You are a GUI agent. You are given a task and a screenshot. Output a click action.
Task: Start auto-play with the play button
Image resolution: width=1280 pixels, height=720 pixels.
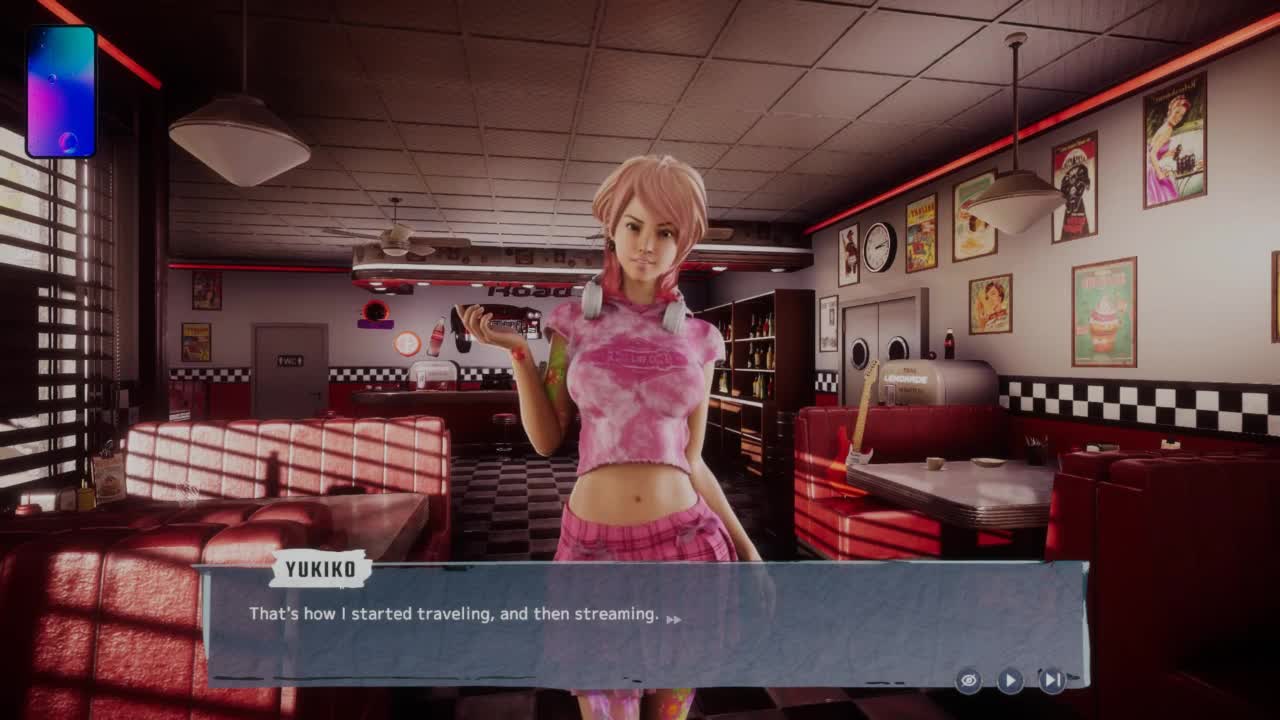tap(1010, 681)
